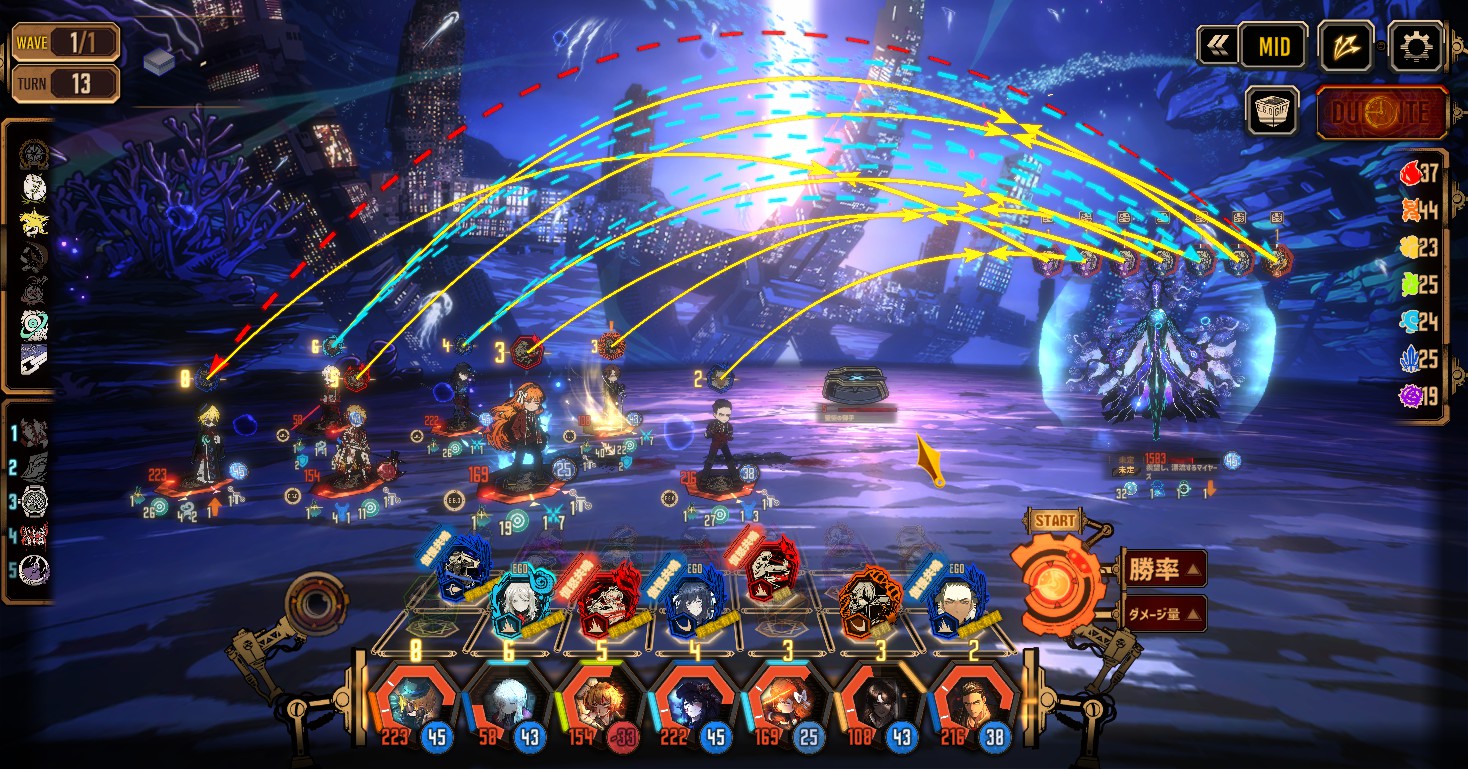Open the yellow star buff icon
This screenshot has width=1468, height=769.
point(34,222)
